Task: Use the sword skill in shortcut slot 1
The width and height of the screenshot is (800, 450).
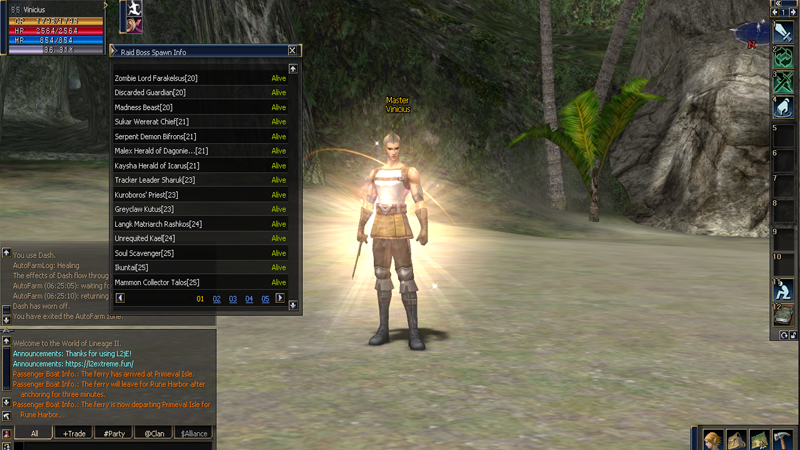Action: coord(783,33)
